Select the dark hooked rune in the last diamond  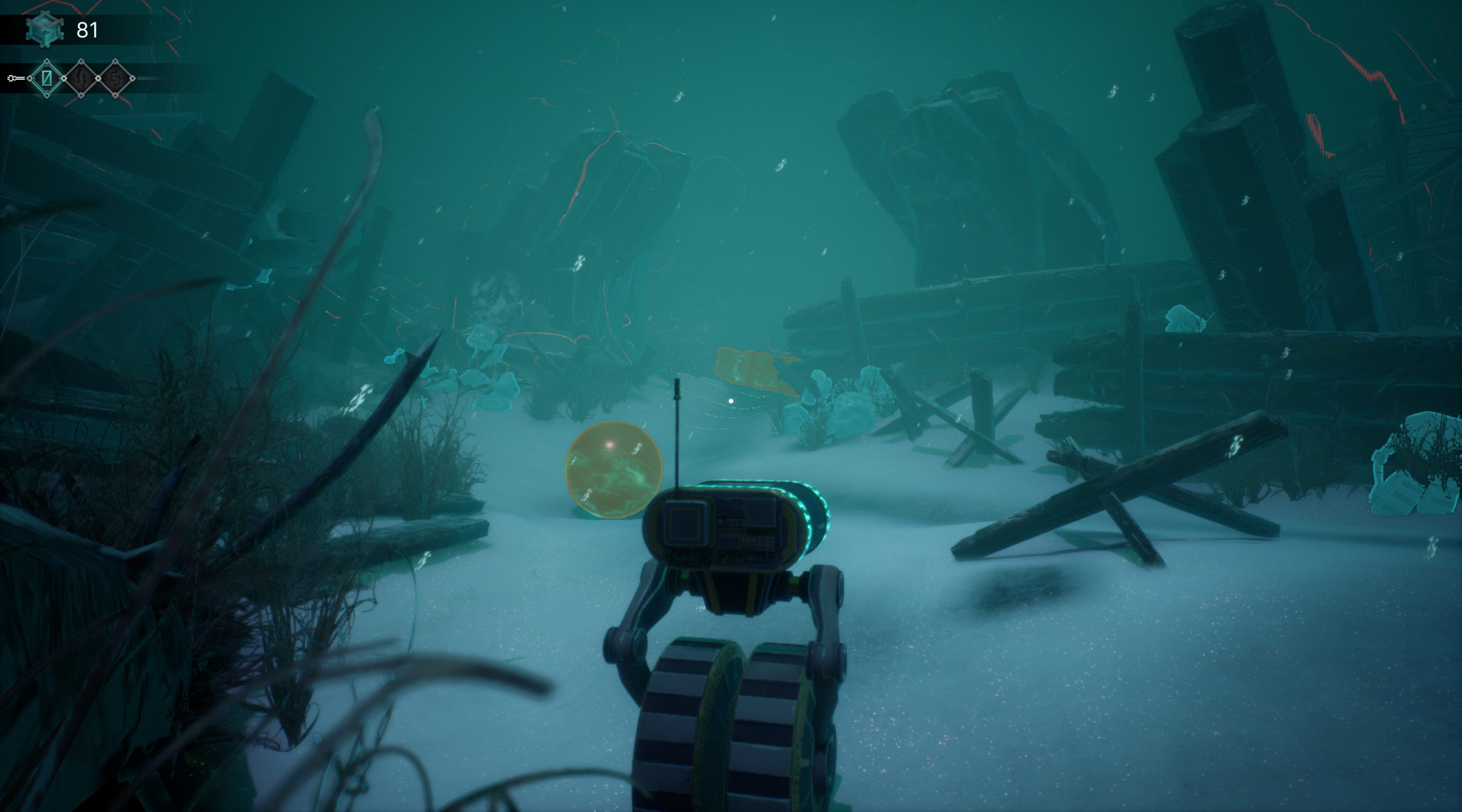116,78
